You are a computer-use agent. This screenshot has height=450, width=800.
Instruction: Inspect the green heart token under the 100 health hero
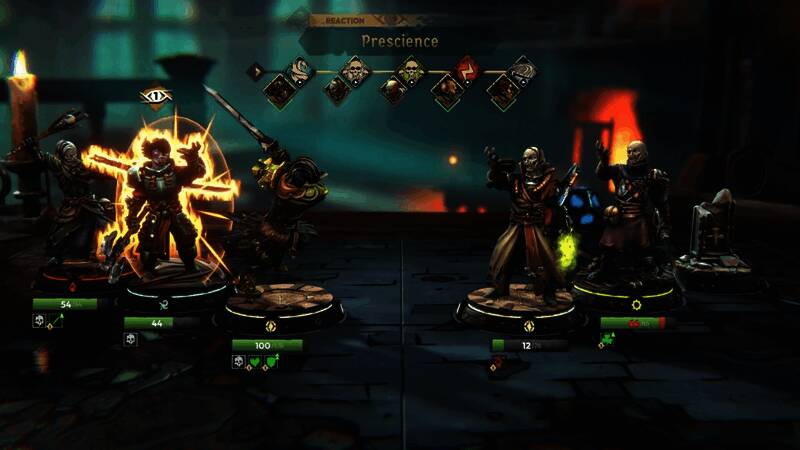click(254, 361)
